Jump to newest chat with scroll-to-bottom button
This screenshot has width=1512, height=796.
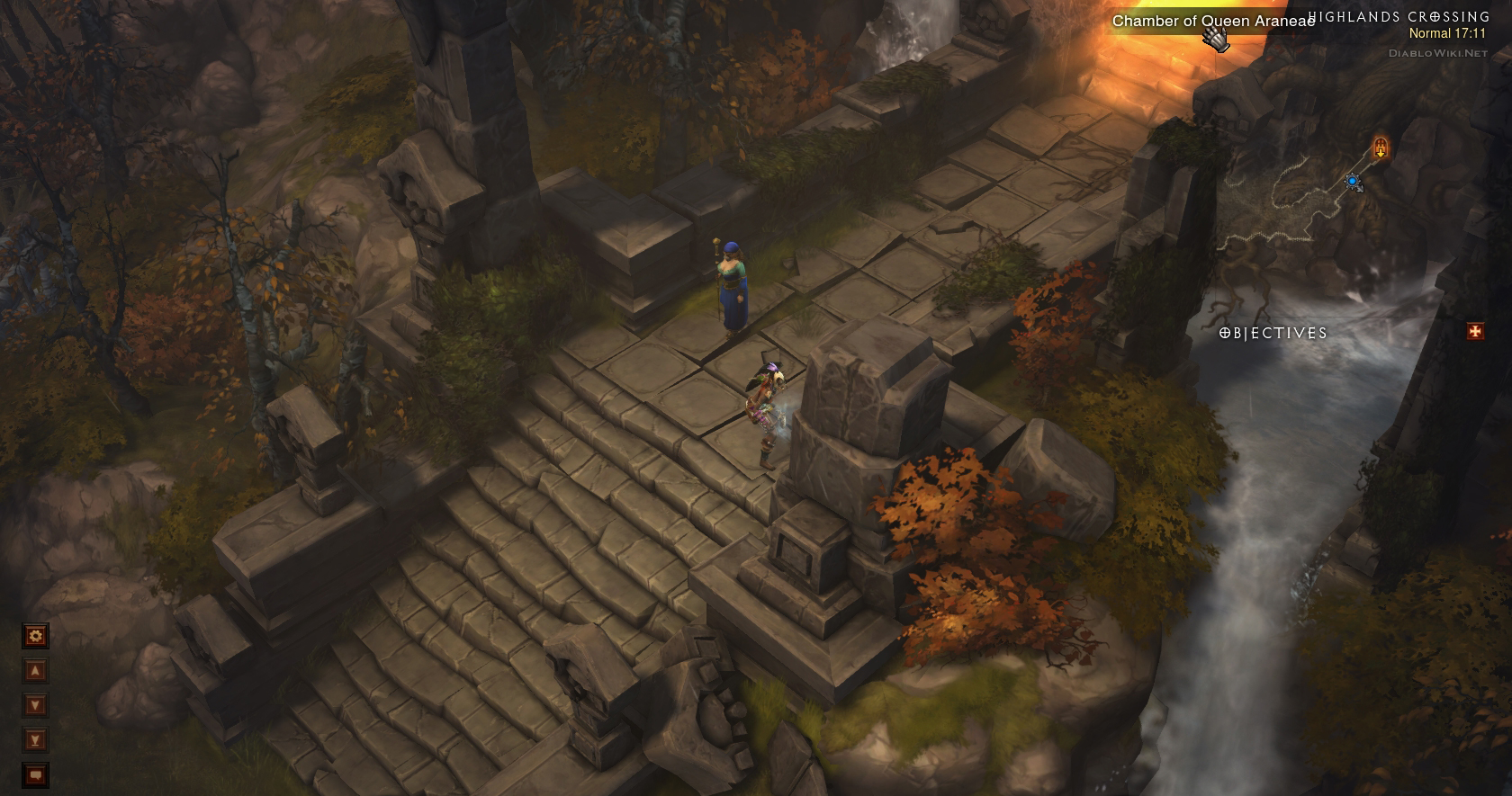tap(35, 740)
